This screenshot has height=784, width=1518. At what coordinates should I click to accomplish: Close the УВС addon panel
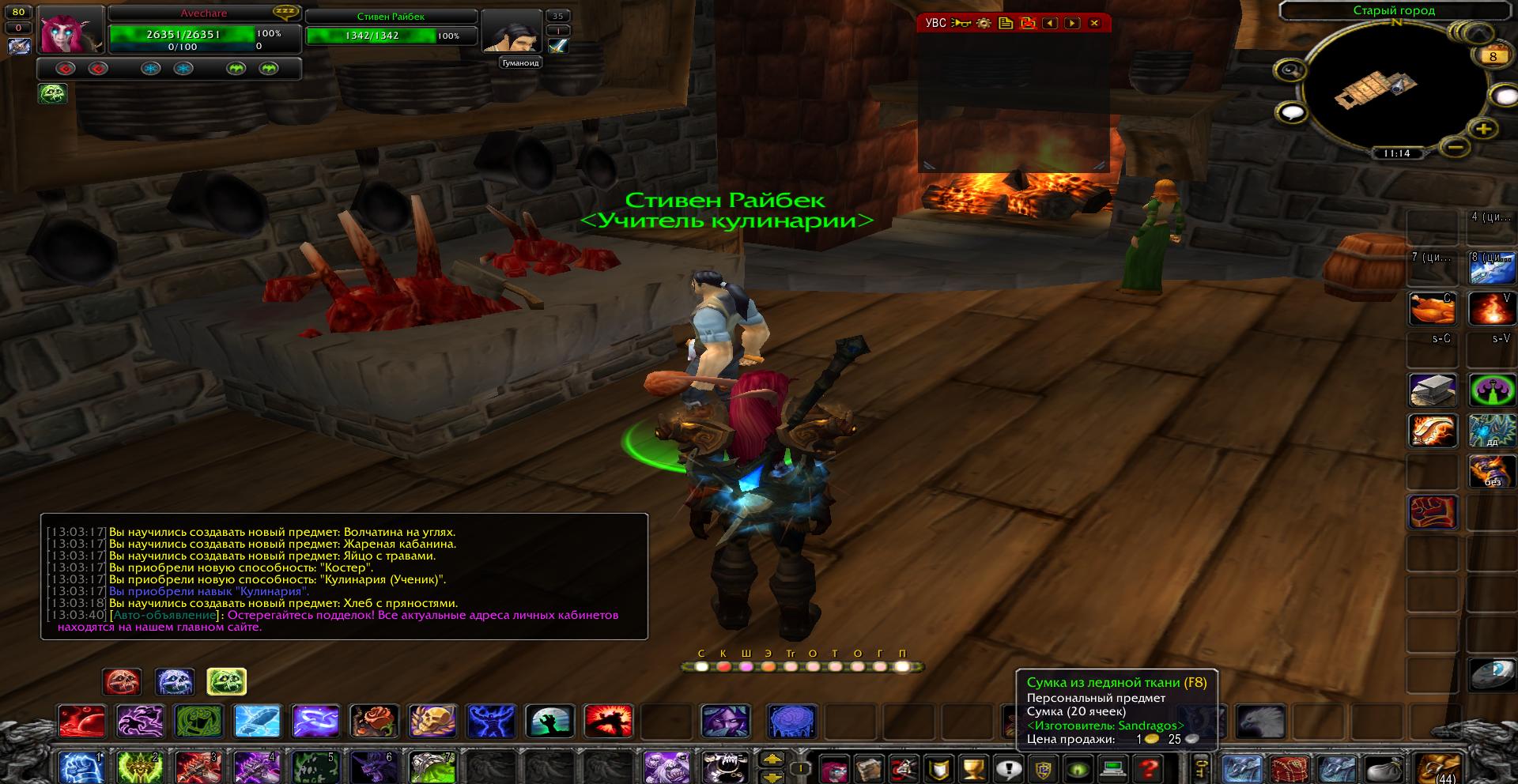point(1094,23)
